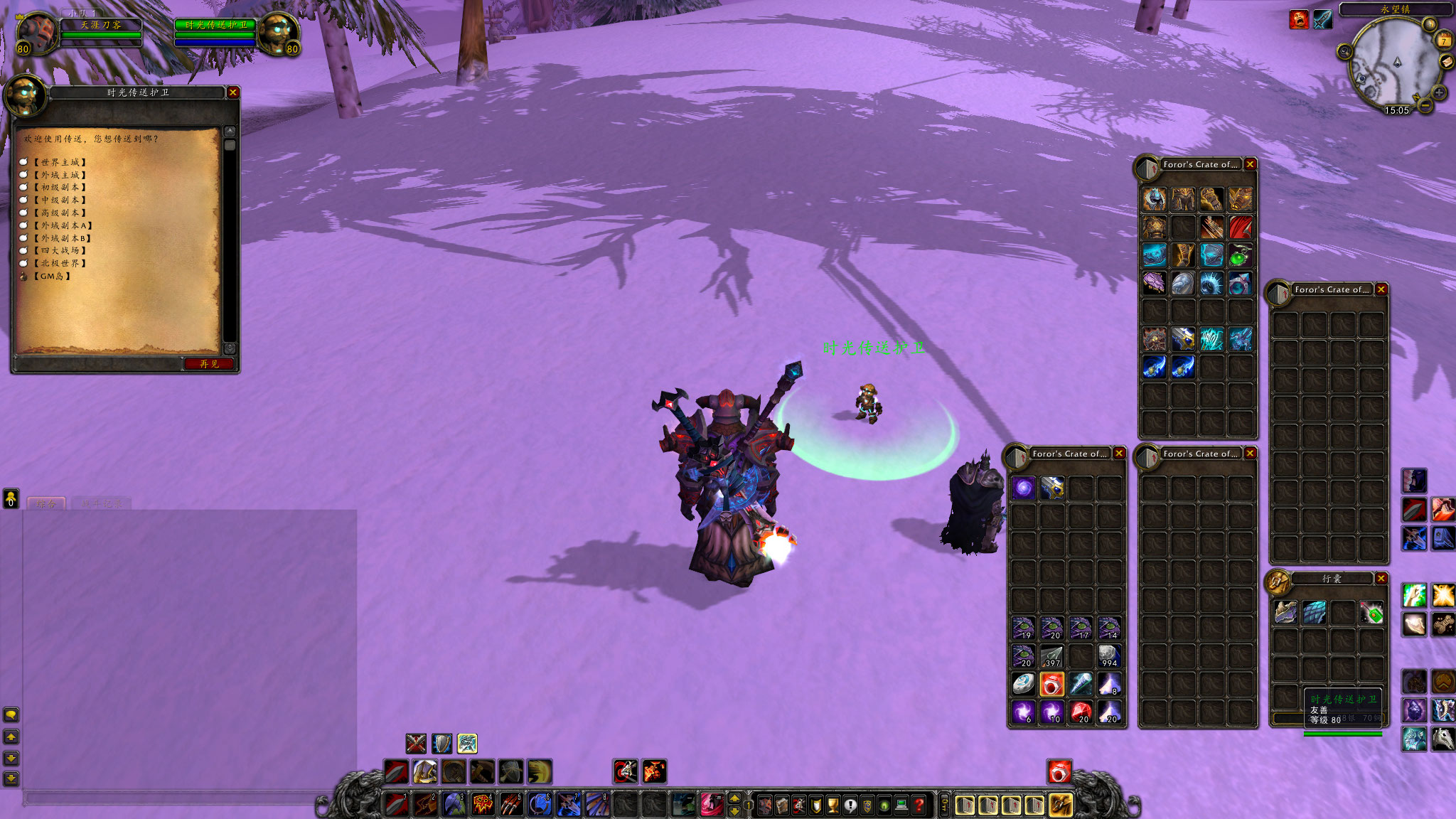The height and width of the screenshot is (819, 1456).
Task: Open the calendar showing day 7
Action: coord(1444,40)
